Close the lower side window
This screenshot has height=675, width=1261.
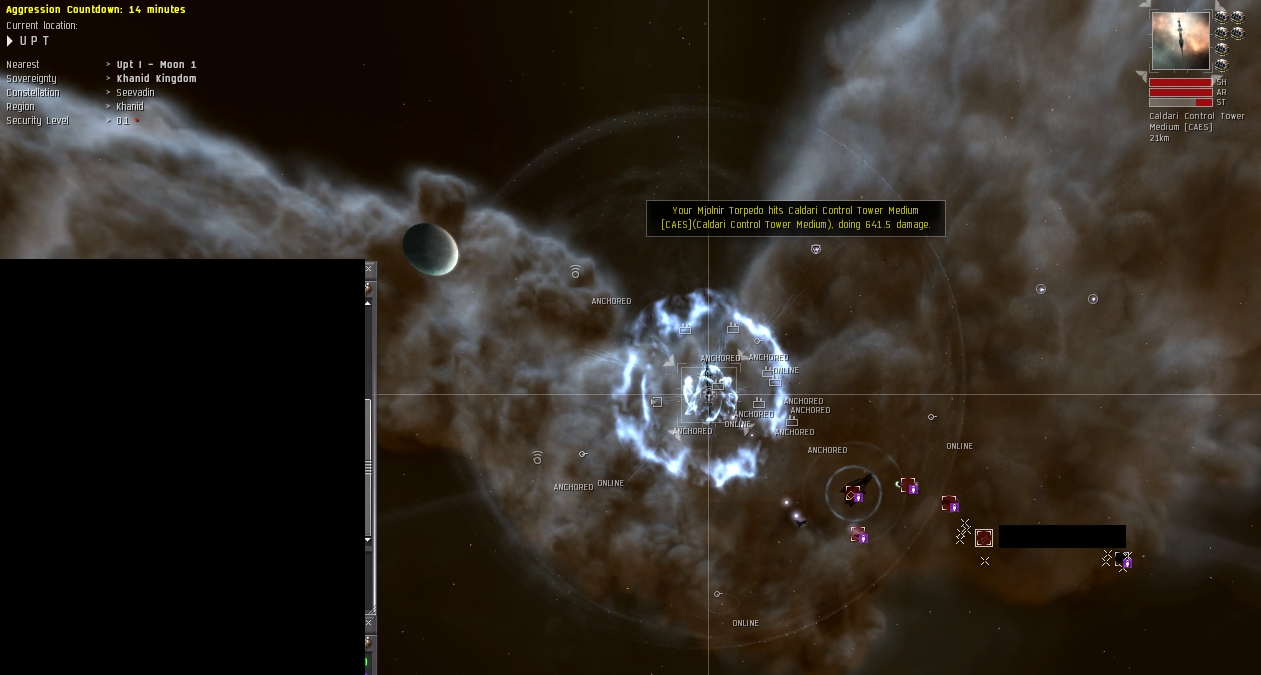tap(369, 622)
